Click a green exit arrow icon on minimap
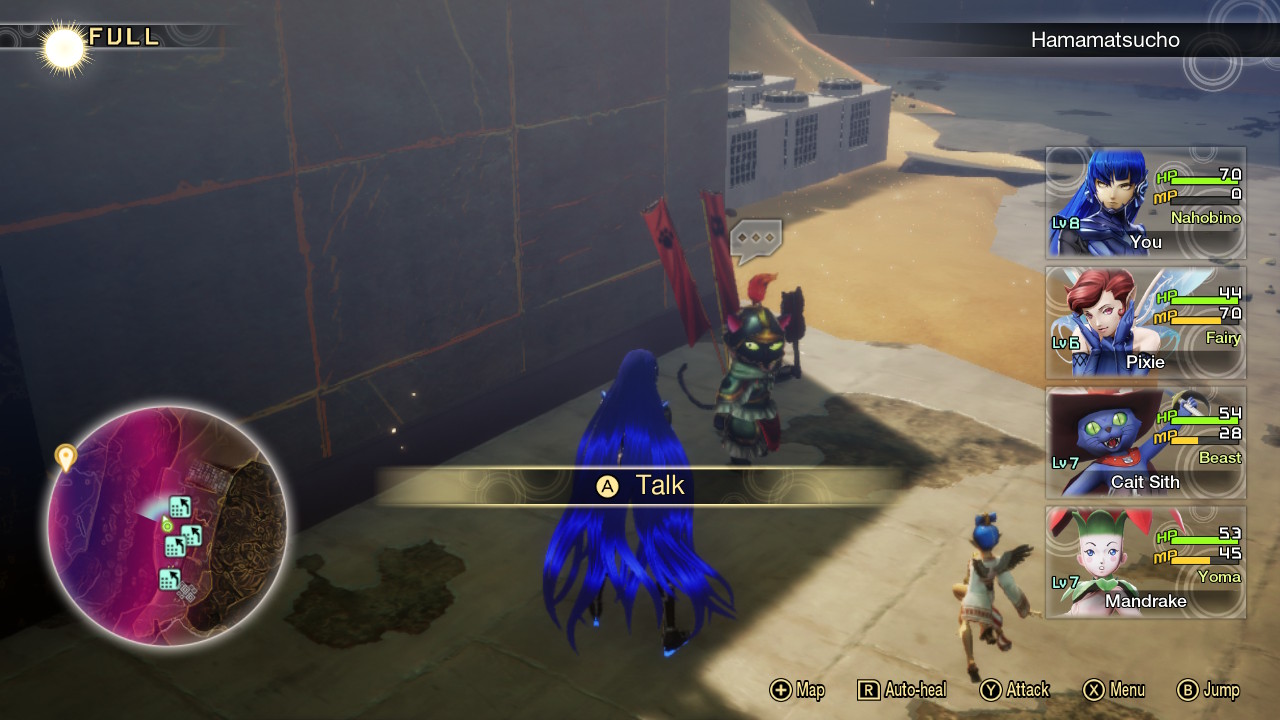This screenshot has height=720, width=1280. click(180, 507)
